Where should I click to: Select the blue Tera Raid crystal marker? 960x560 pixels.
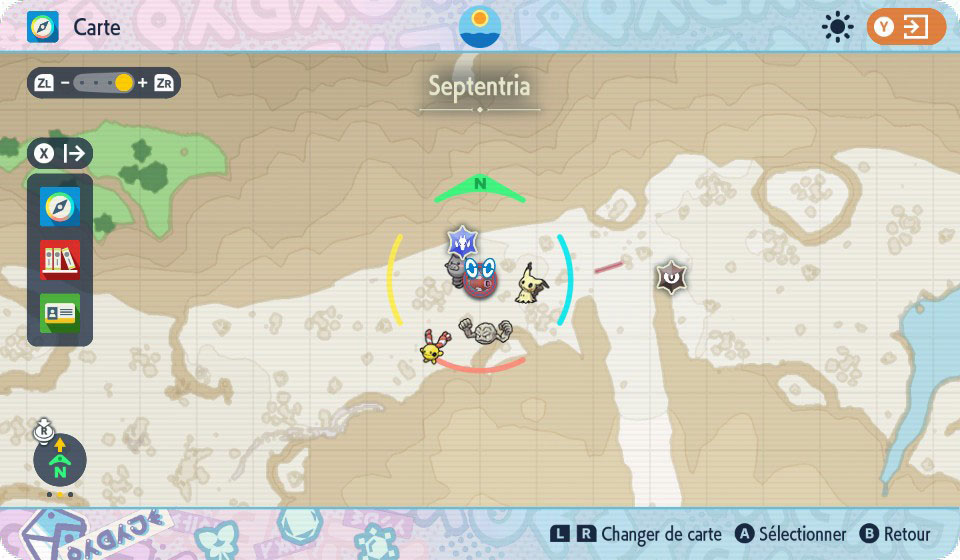(x=463, y=241)
